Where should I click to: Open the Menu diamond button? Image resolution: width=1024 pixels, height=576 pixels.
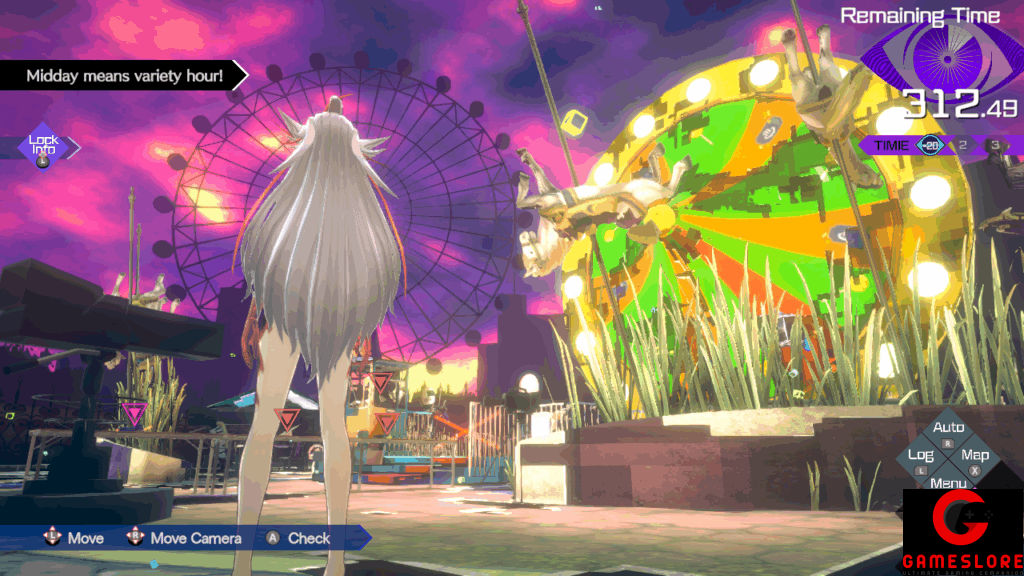(948, 482)
